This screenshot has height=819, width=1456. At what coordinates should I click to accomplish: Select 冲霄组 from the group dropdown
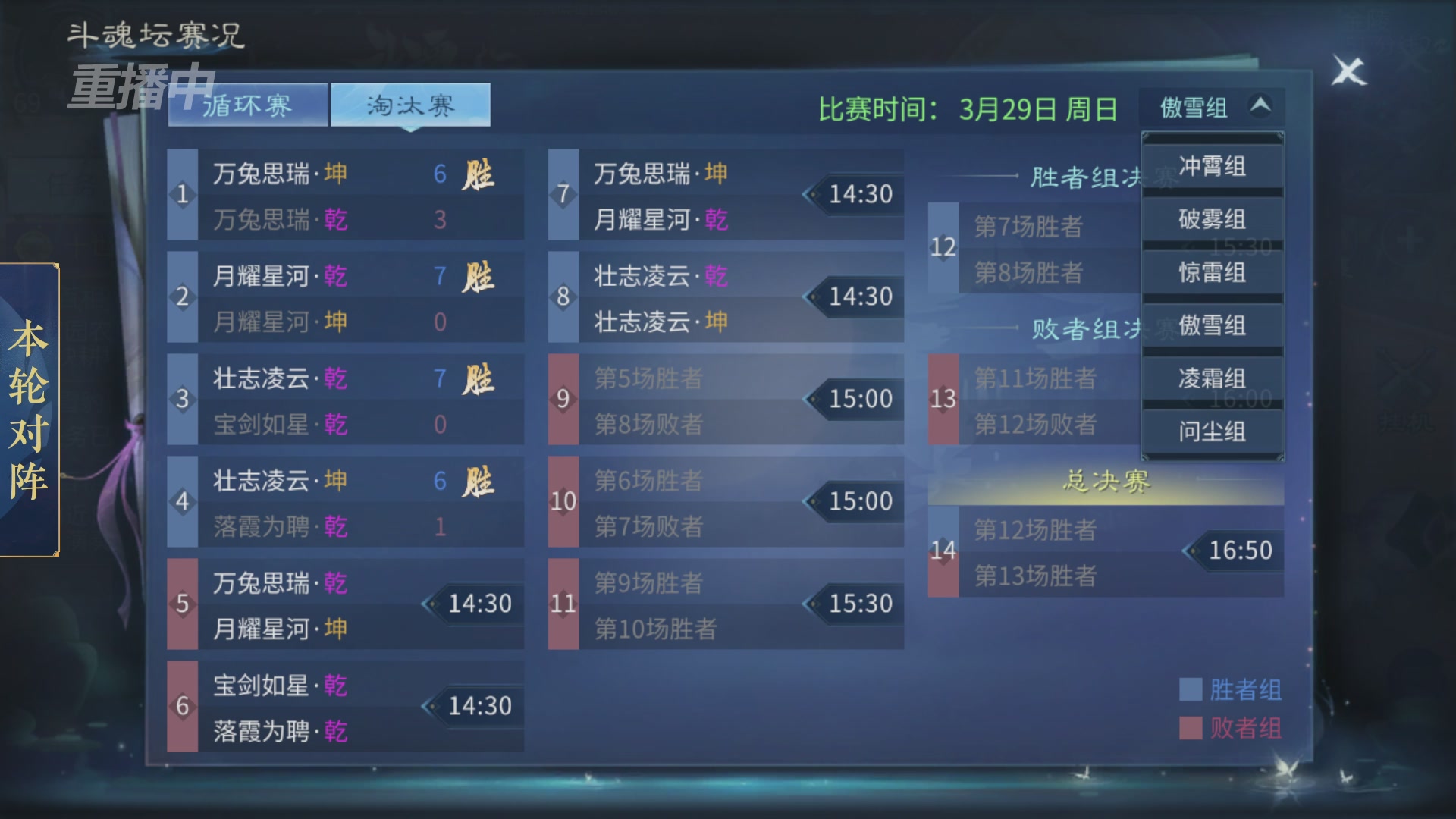click(x=1211, y=165)
